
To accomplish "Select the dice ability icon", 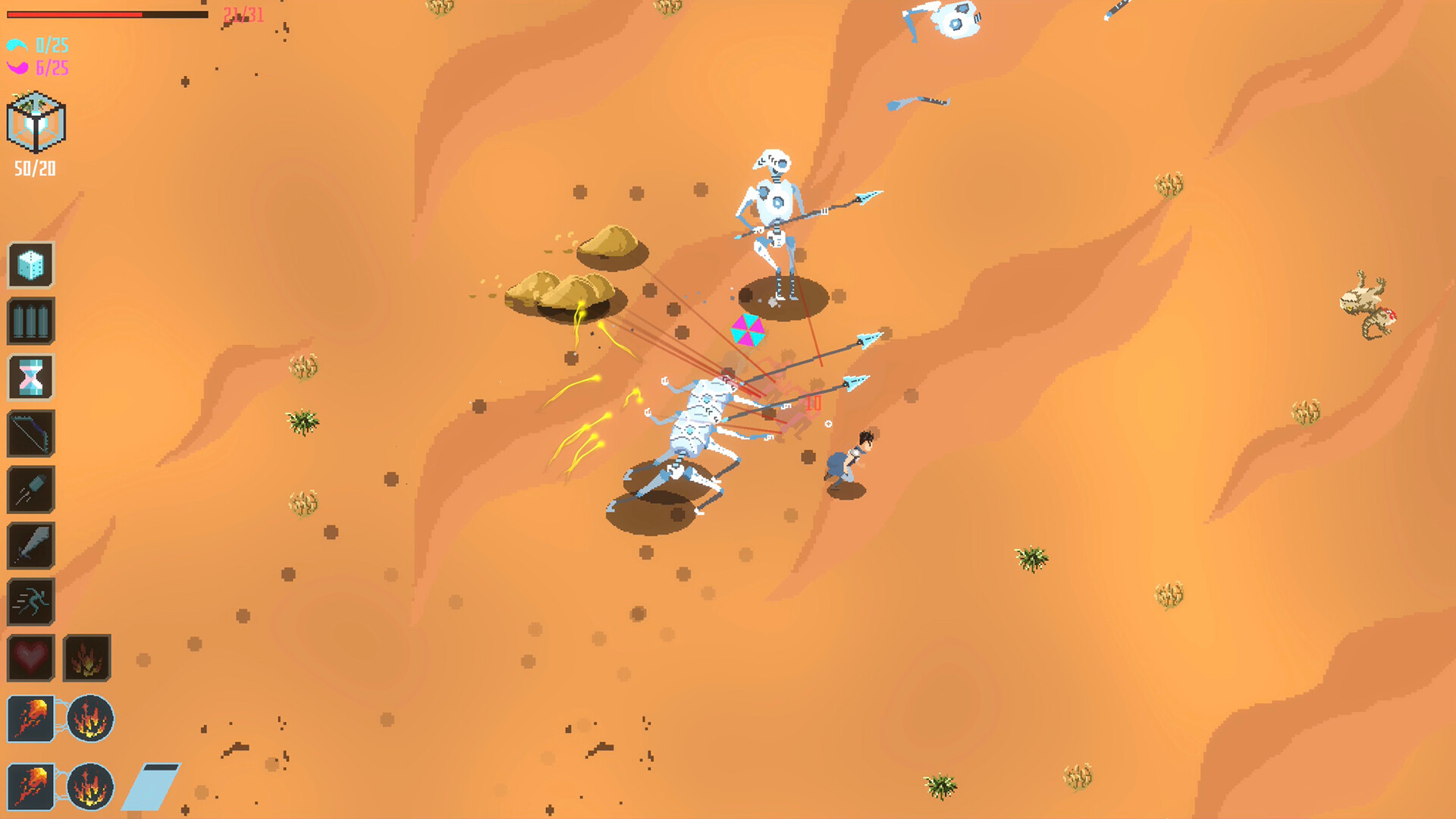I will point(31,266).
